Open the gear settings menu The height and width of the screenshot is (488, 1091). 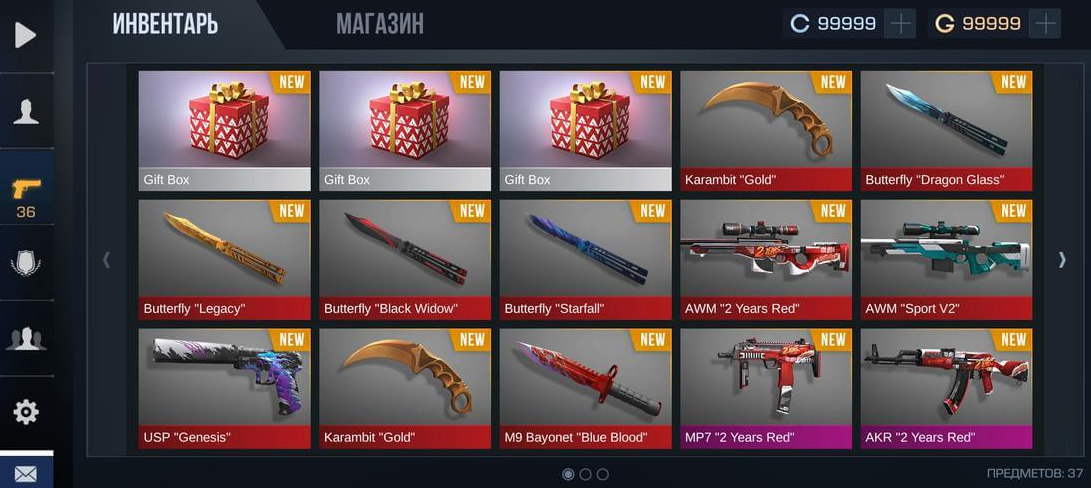(x=26, y=412)
